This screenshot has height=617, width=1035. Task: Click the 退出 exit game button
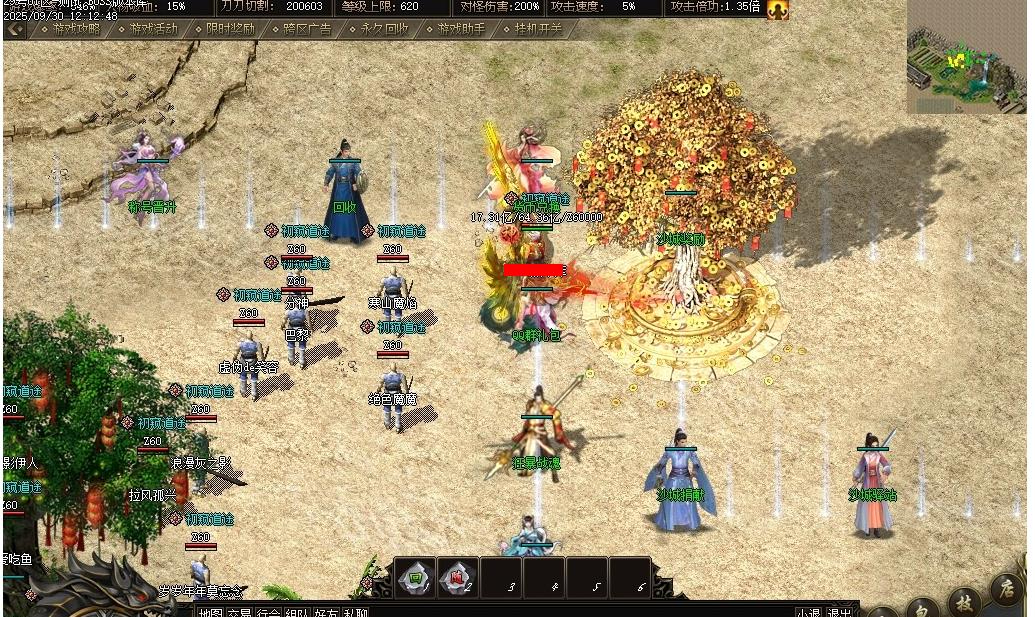click(x=840, y=612)
